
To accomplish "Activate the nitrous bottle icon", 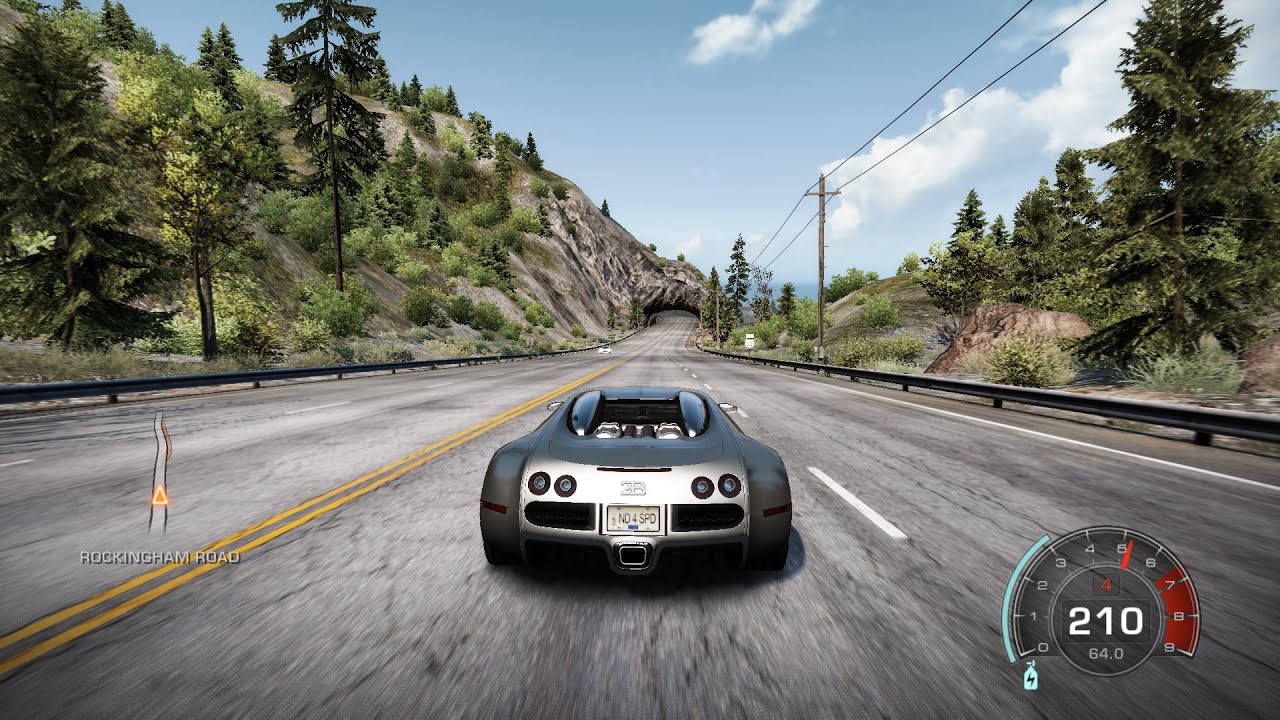I will click(x=1031, y=678).
